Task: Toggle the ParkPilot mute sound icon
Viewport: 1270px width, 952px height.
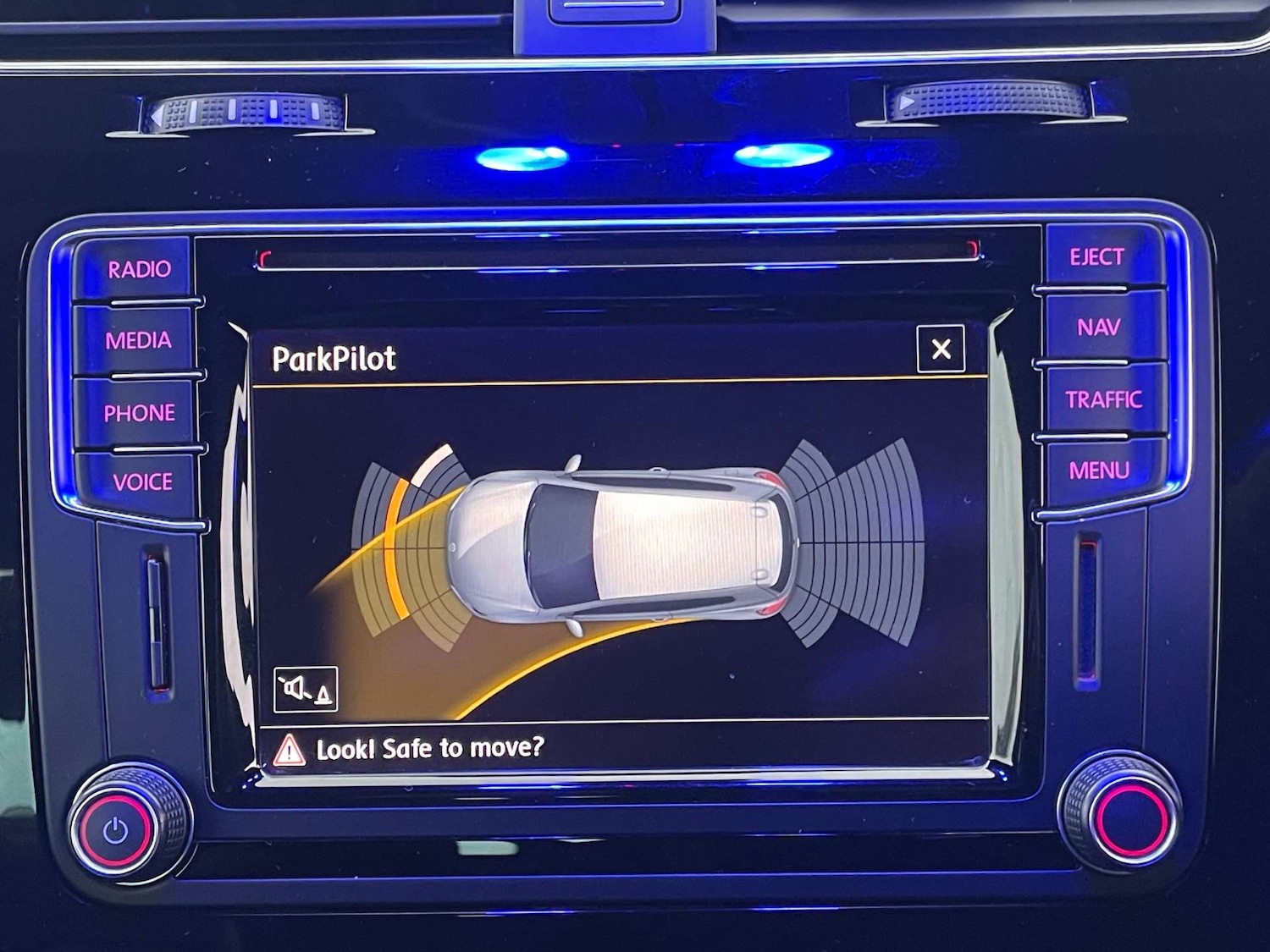Action: (x=306, y=689)
